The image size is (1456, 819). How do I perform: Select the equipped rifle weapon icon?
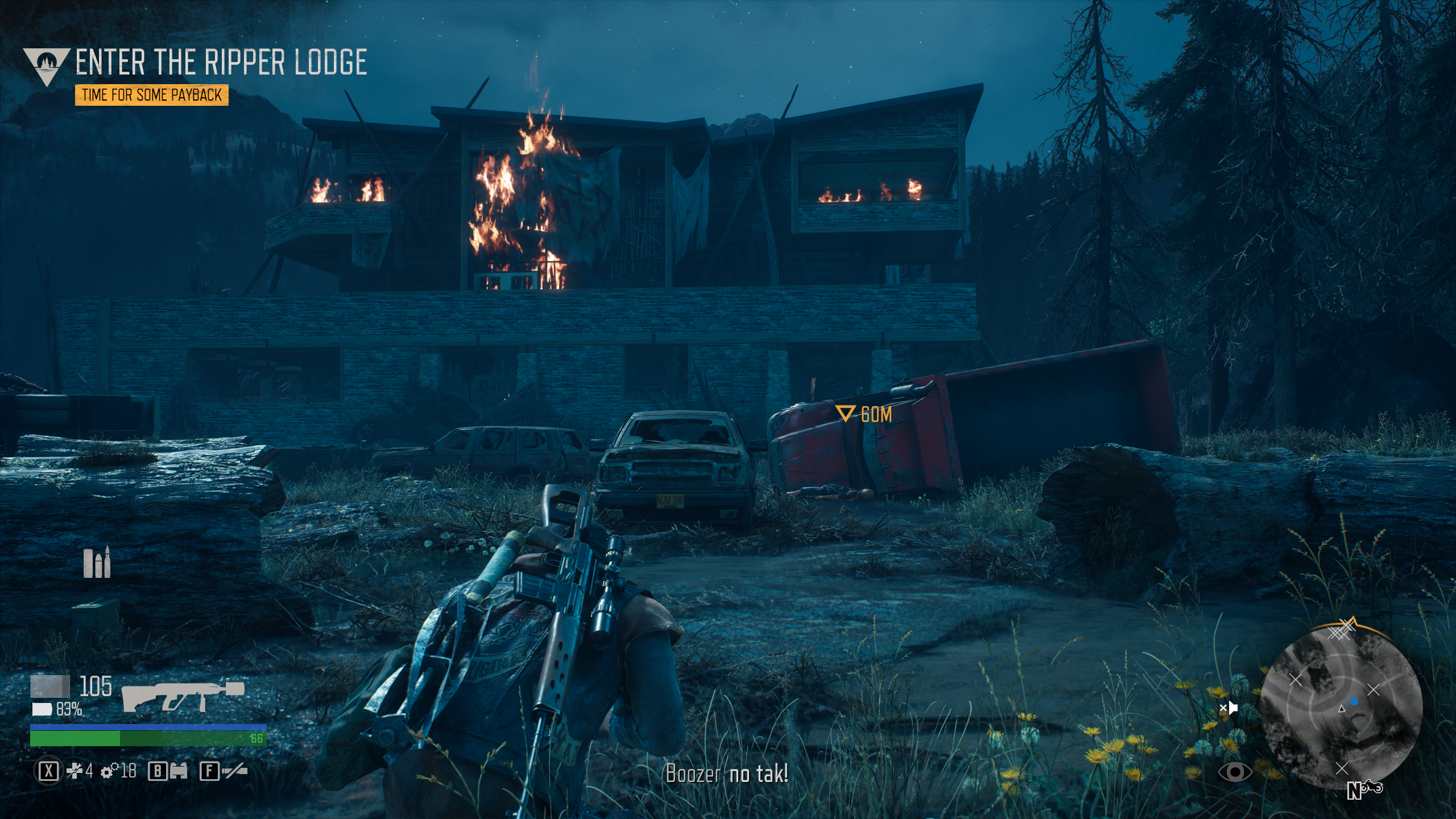183,696
